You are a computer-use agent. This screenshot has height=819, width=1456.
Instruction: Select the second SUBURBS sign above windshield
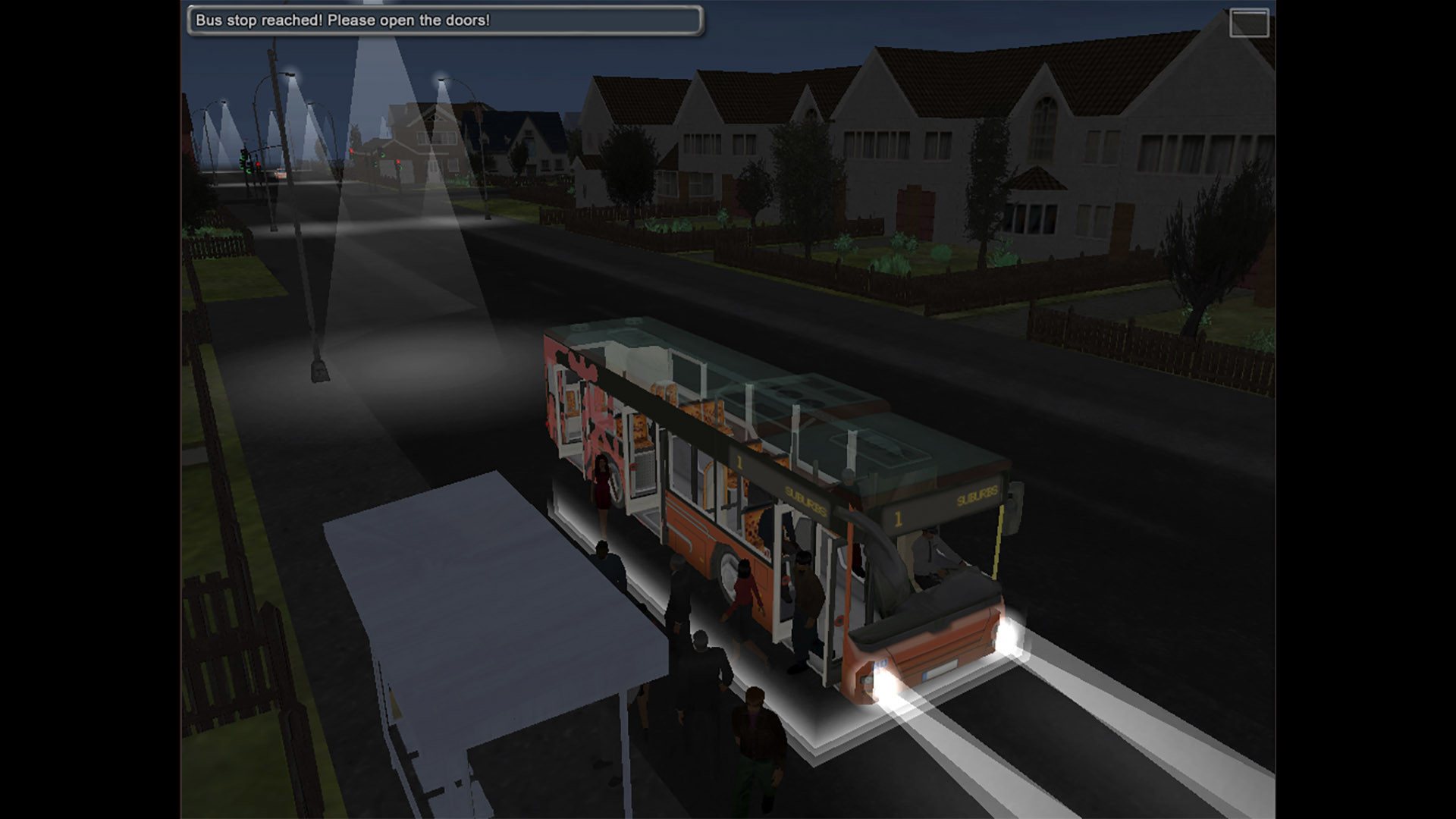[x=977, y=494]
